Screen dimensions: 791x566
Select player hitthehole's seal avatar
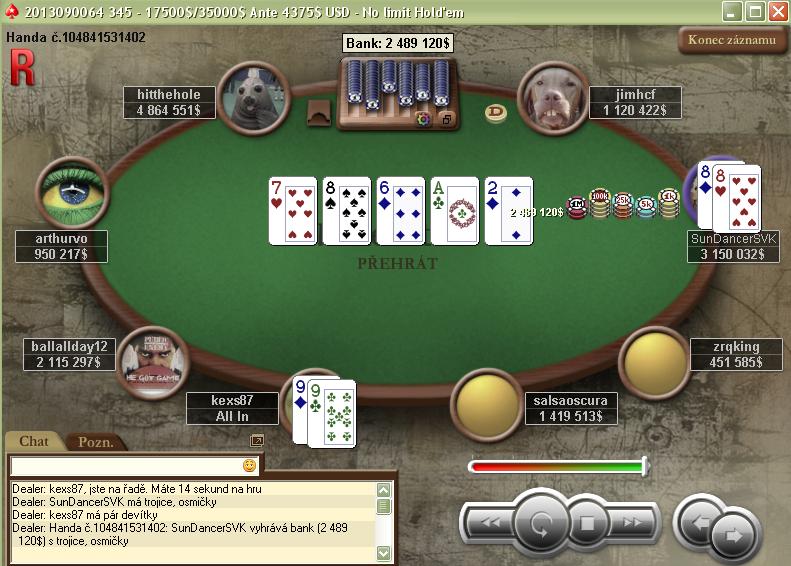pyautogui.click(x=247, y=97)
